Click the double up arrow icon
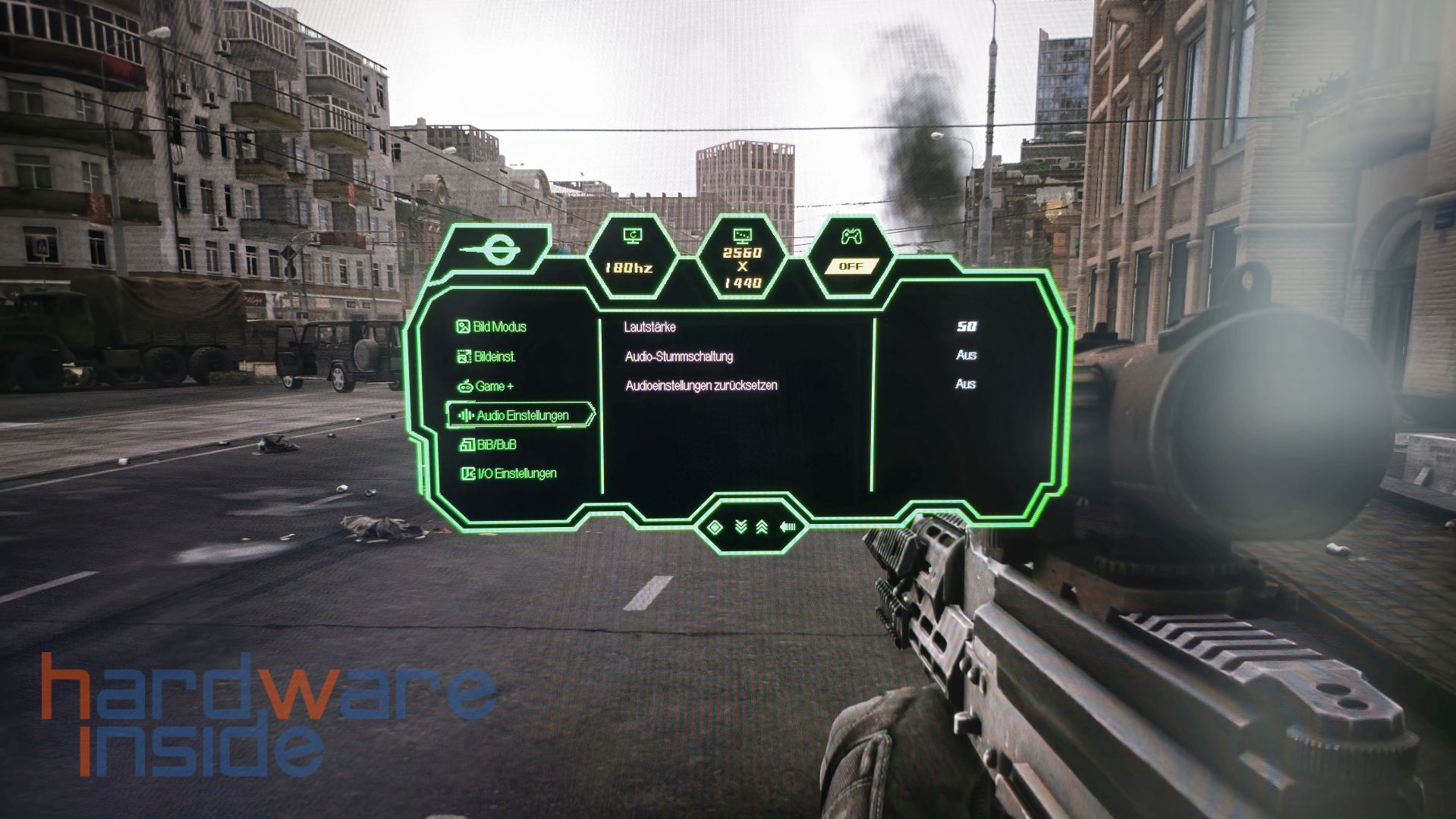 point(762,527)
